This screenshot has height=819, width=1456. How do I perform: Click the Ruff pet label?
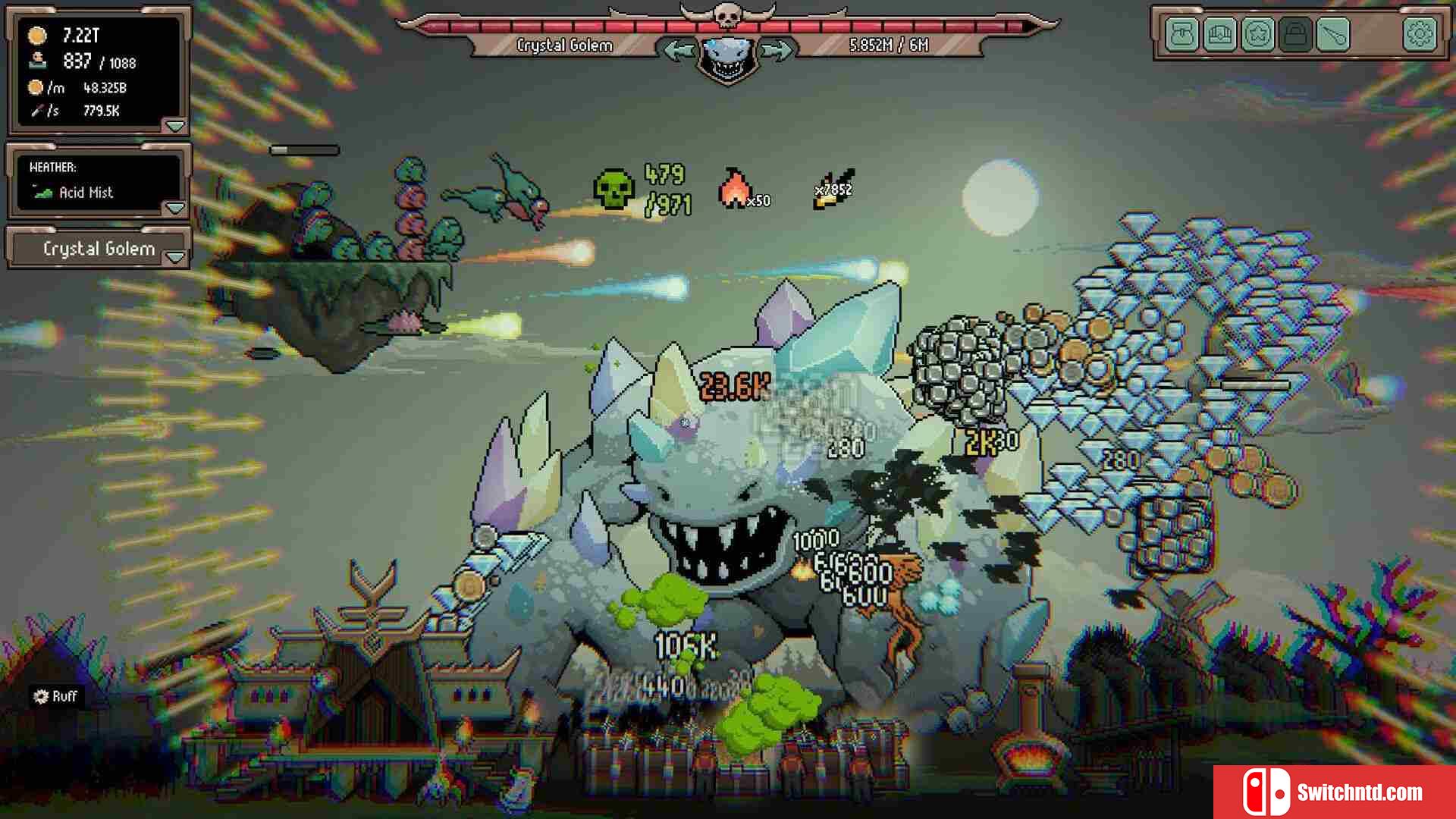click(x=56, y=696)
